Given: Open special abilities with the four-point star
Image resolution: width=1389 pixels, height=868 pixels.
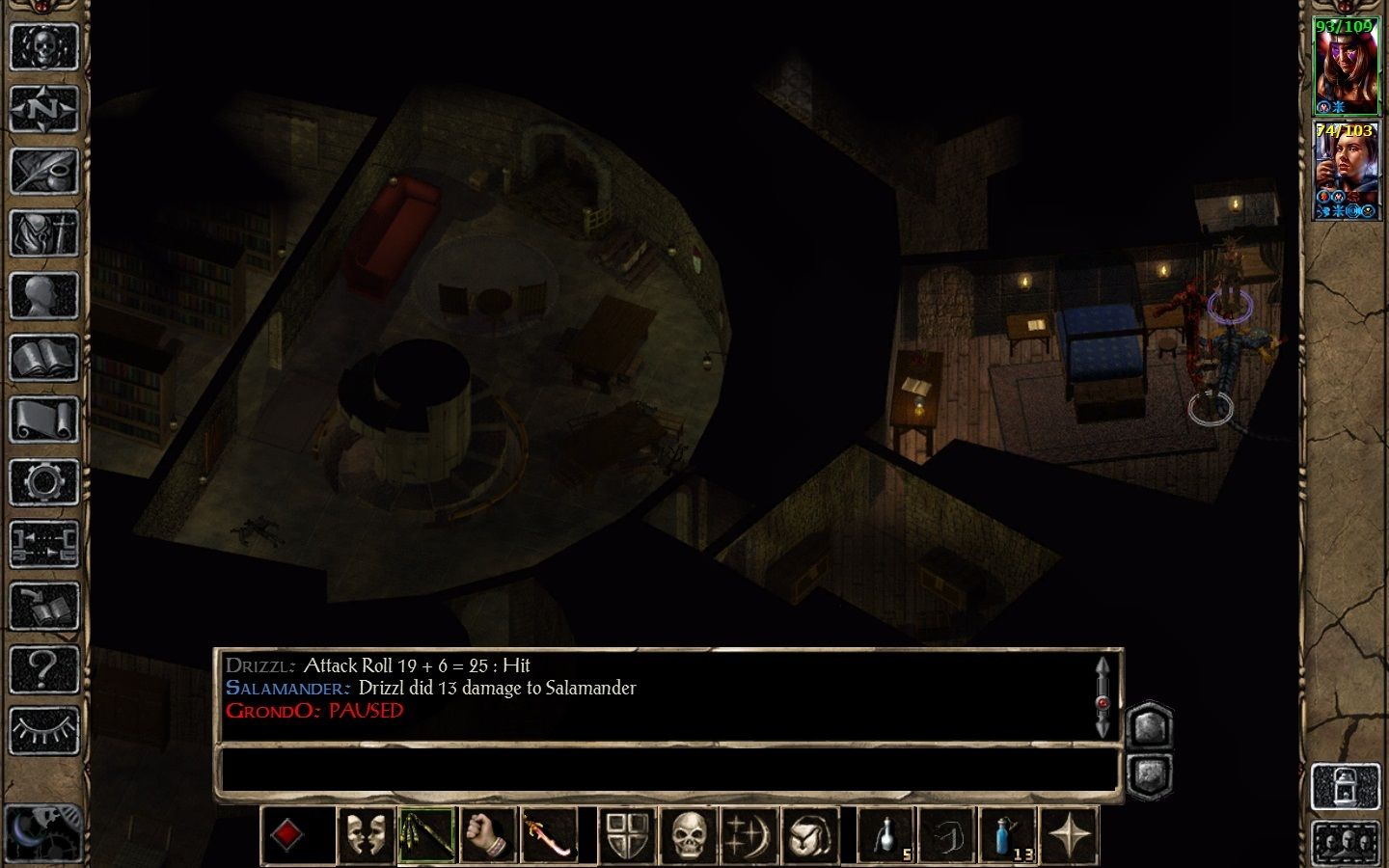Looking at the screenshot, I should tap(1069, 835).
